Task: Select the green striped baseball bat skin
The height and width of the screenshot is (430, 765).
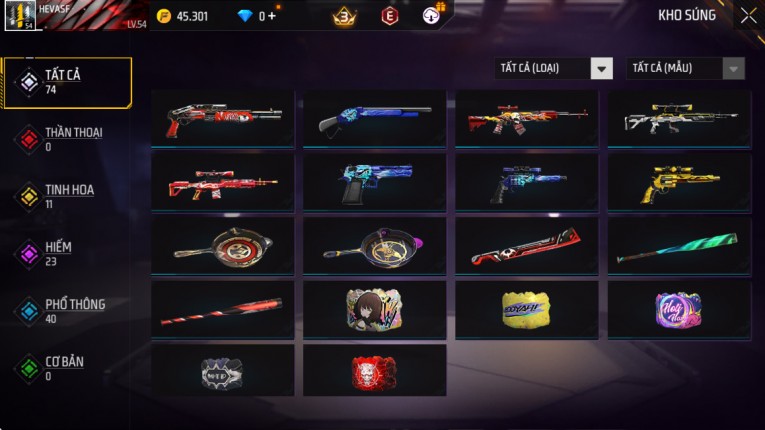Action: [679, 246]
